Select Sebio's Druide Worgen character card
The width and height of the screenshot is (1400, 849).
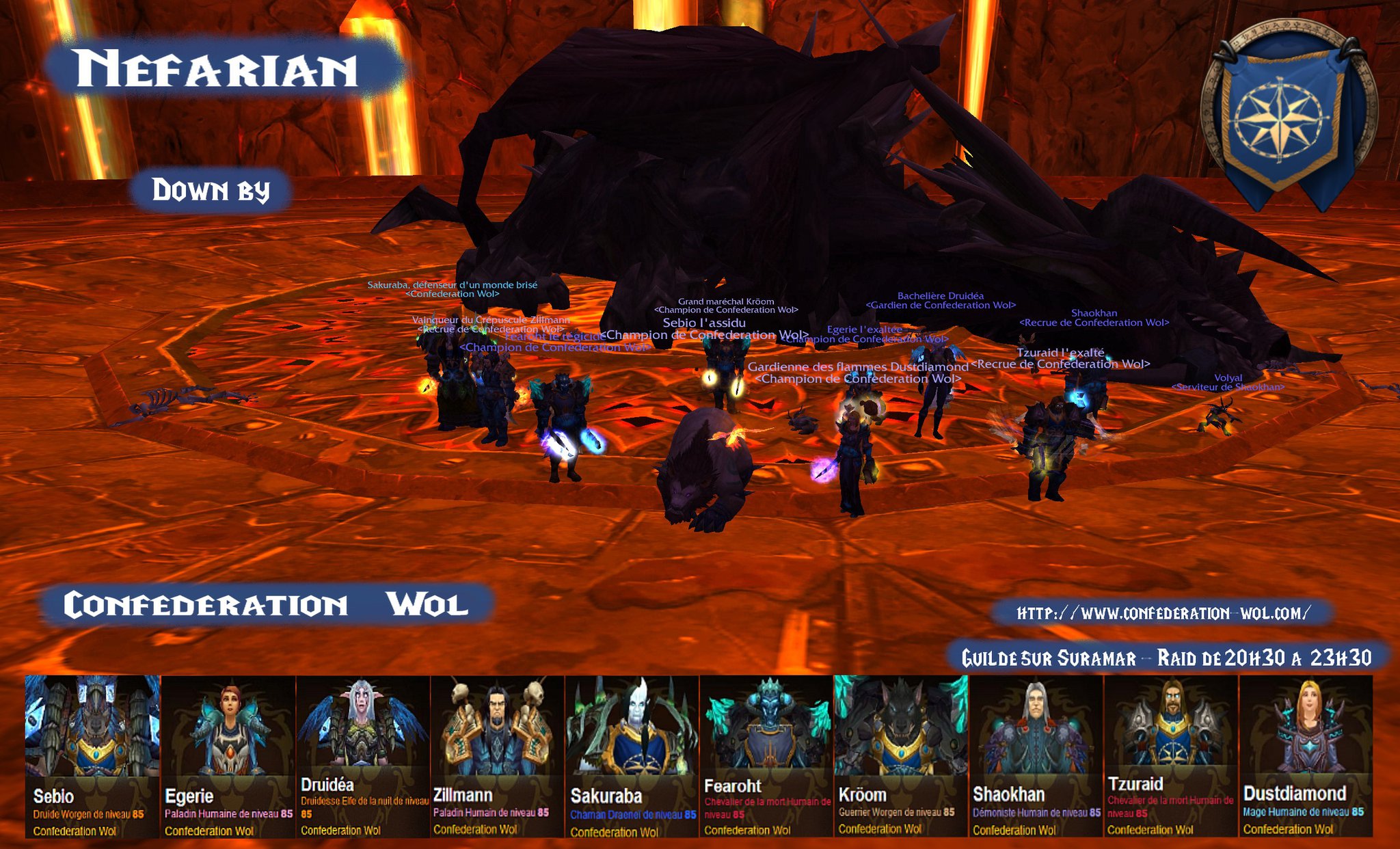pos(92,755)
